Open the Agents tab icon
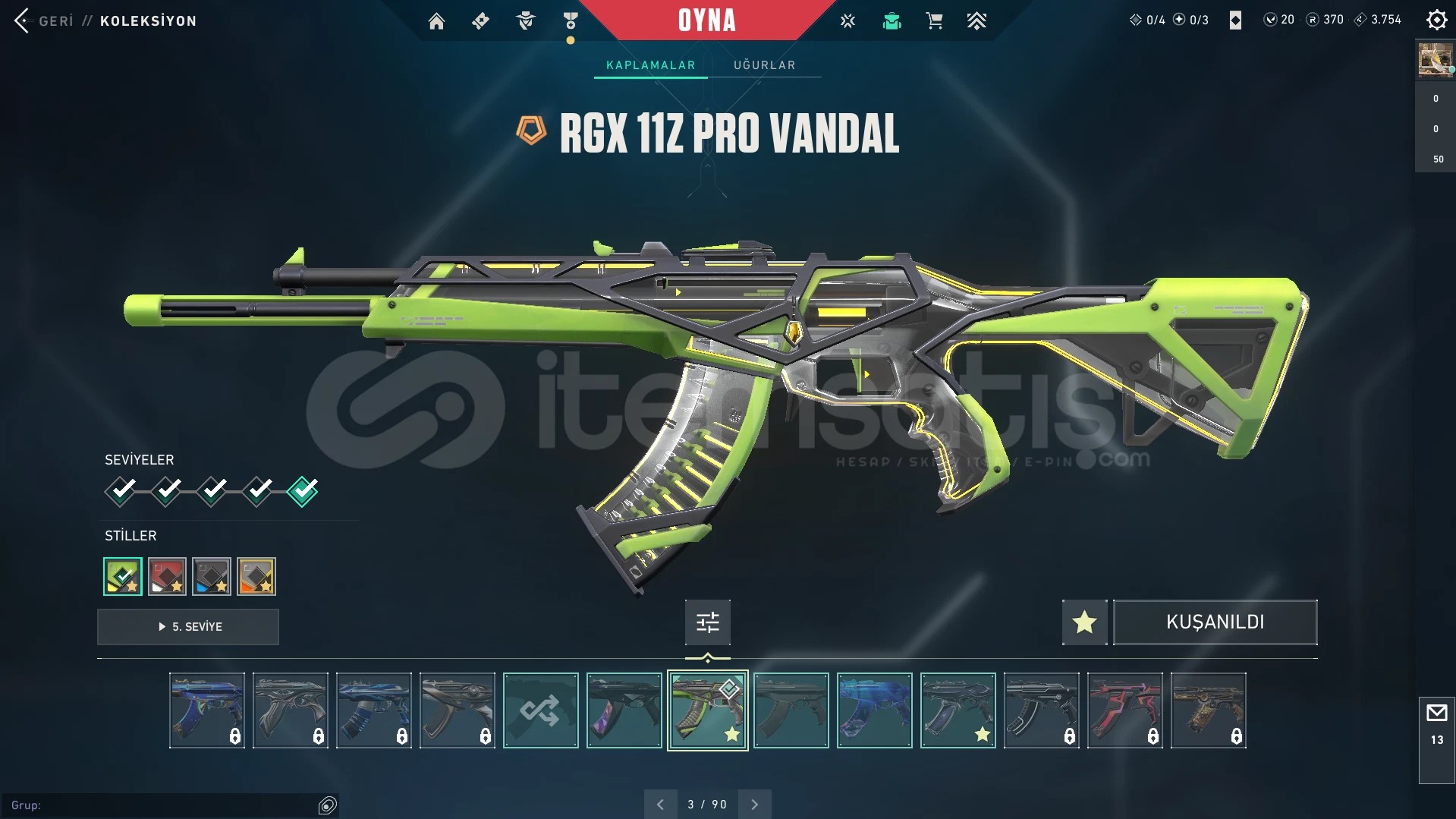The height and width of the screenshot is (819, 1456). pos(524,20)
